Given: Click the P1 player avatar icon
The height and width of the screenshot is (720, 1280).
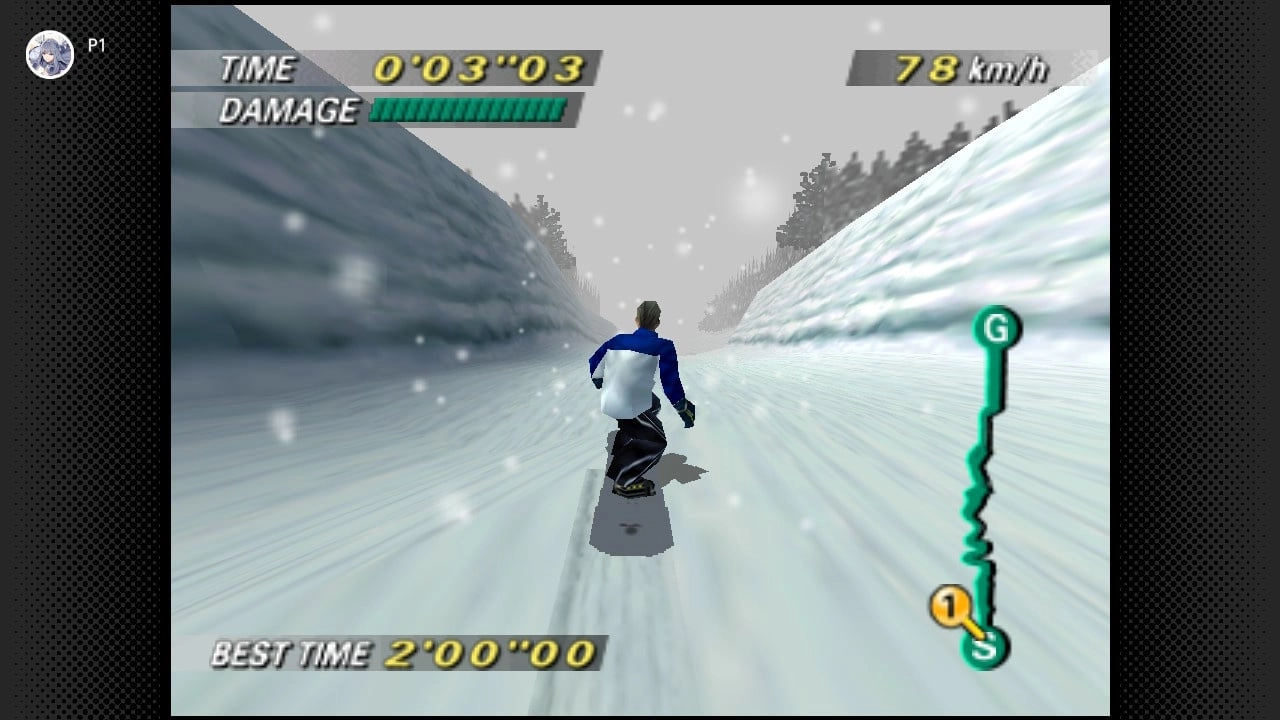Looking at the screenshot, I should (x=49, y=54).
